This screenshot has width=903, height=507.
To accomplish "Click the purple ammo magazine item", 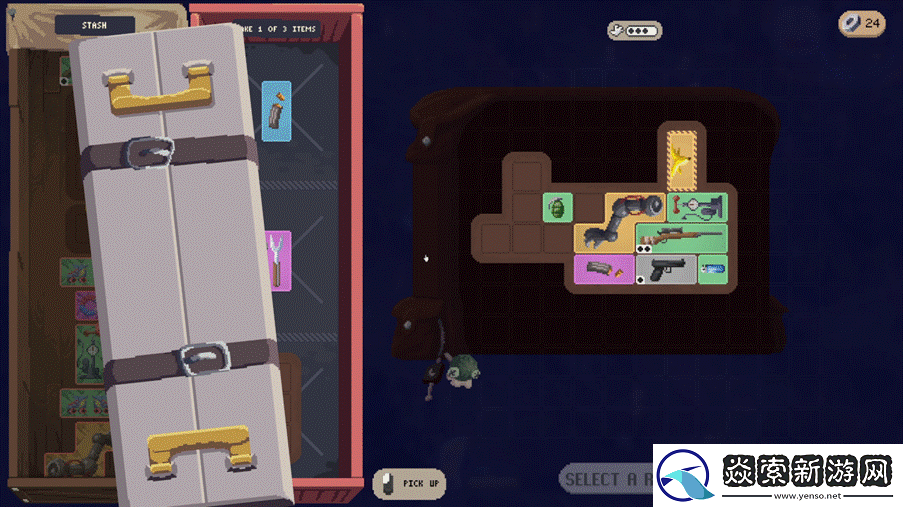I will pyautogui.click(x=603, y=269).
